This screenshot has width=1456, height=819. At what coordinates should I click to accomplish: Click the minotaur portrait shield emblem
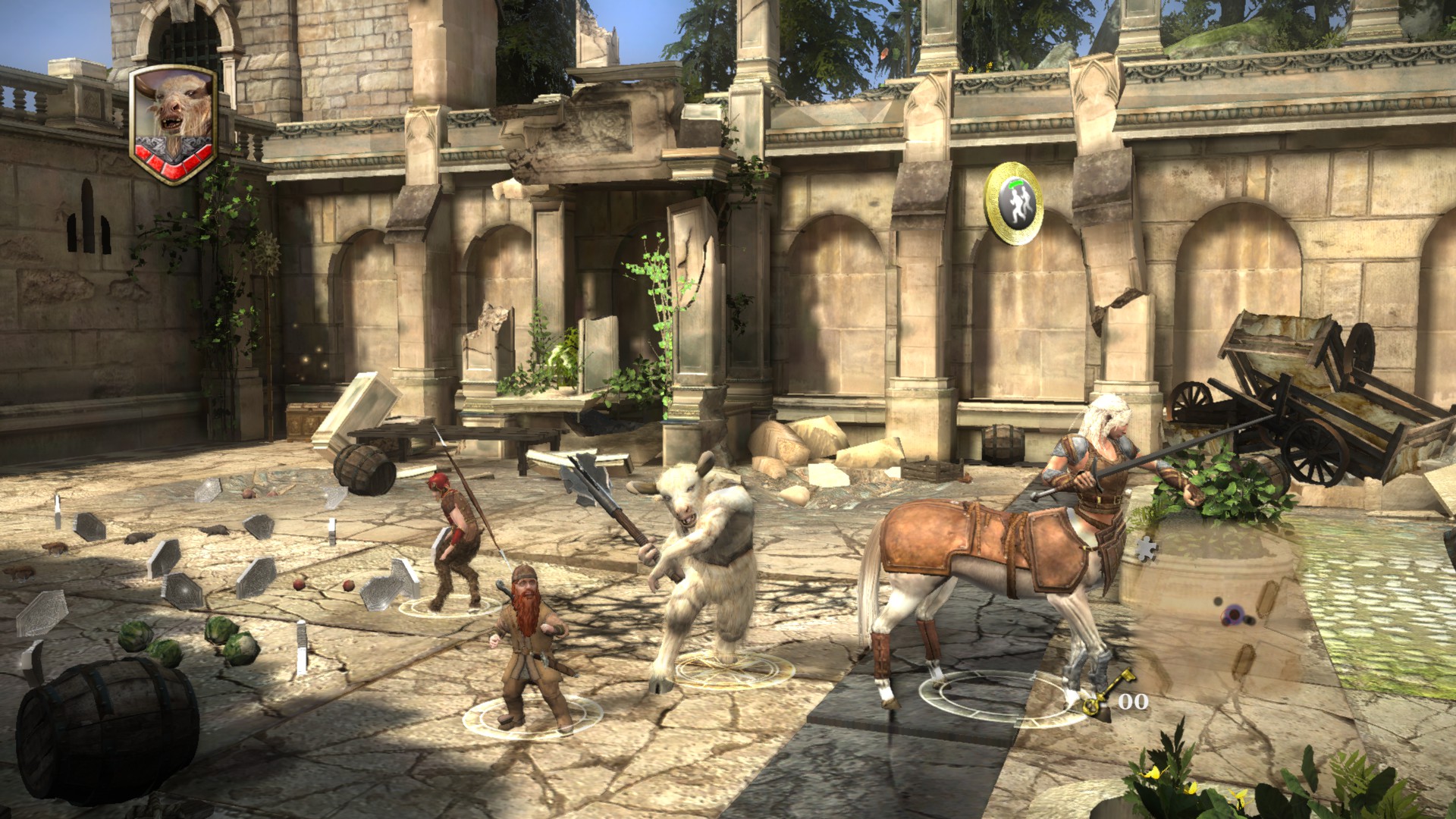tap(173, 114)
